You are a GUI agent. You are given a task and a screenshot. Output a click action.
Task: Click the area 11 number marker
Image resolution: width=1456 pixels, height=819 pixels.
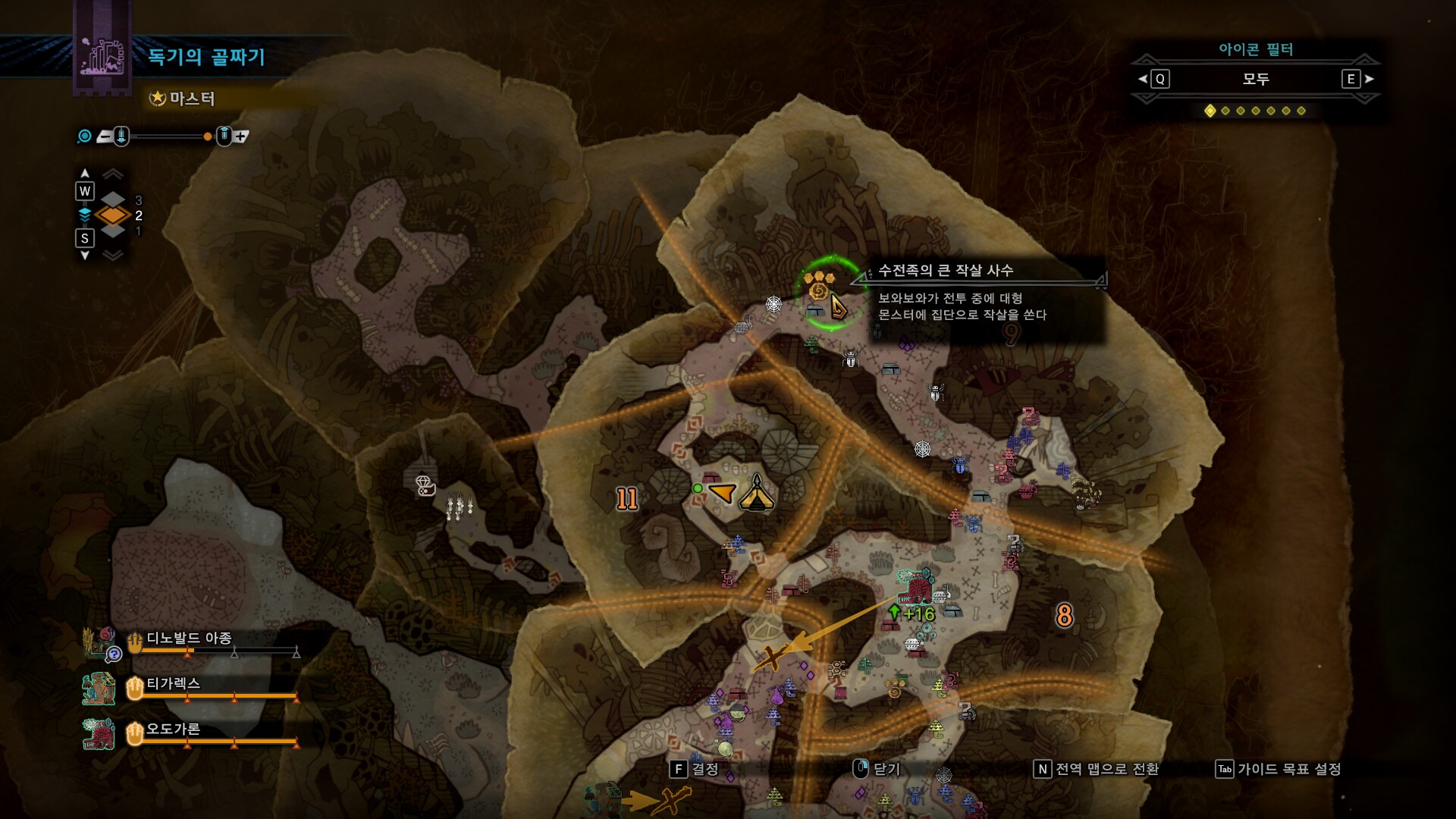[626, 498]
